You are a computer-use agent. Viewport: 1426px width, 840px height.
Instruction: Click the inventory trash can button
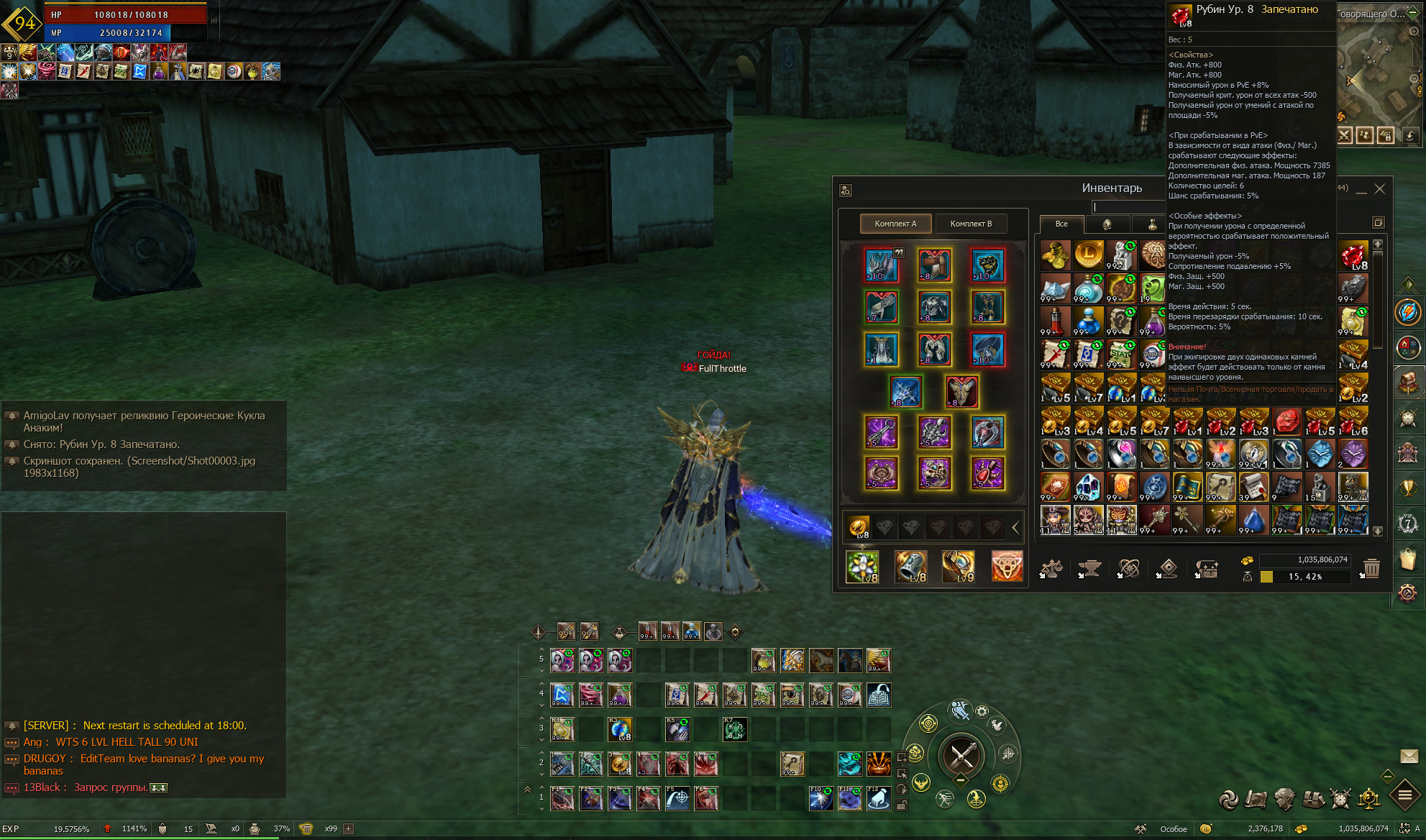1371,568
